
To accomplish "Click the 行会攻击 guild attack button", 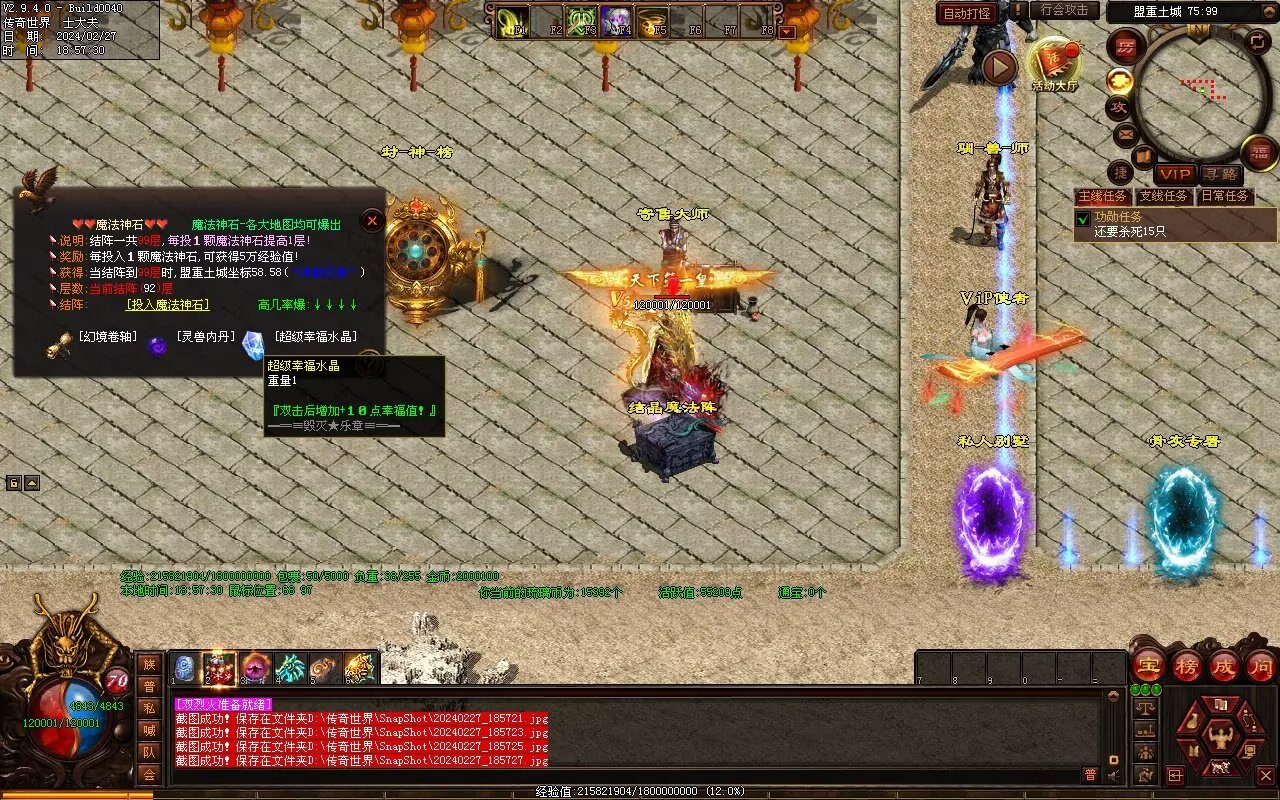I will pyautogui.click(x=1064, y=10).
